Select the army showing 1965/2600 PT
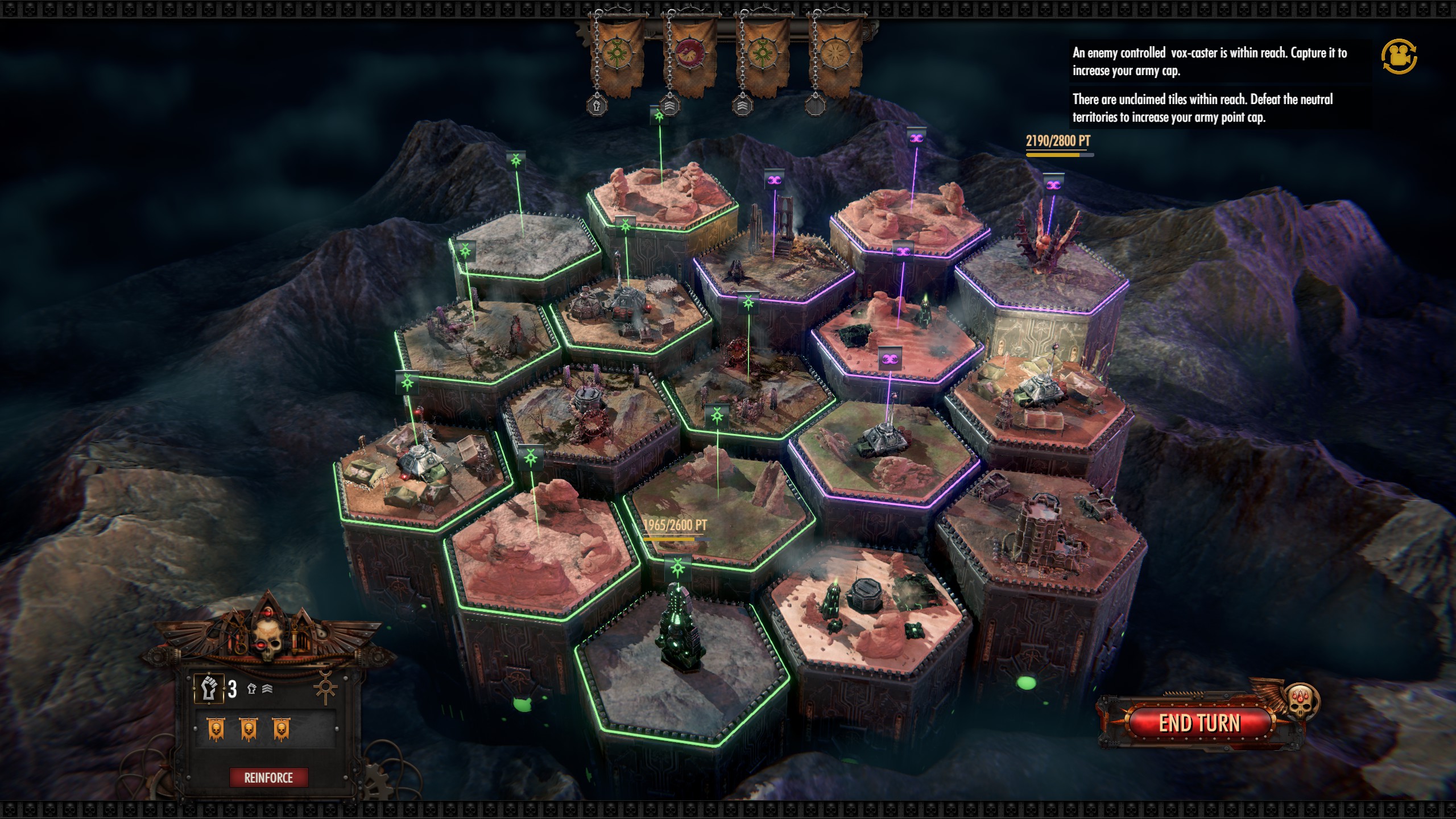The image size is (1456, 819). [x=675, y=526]
